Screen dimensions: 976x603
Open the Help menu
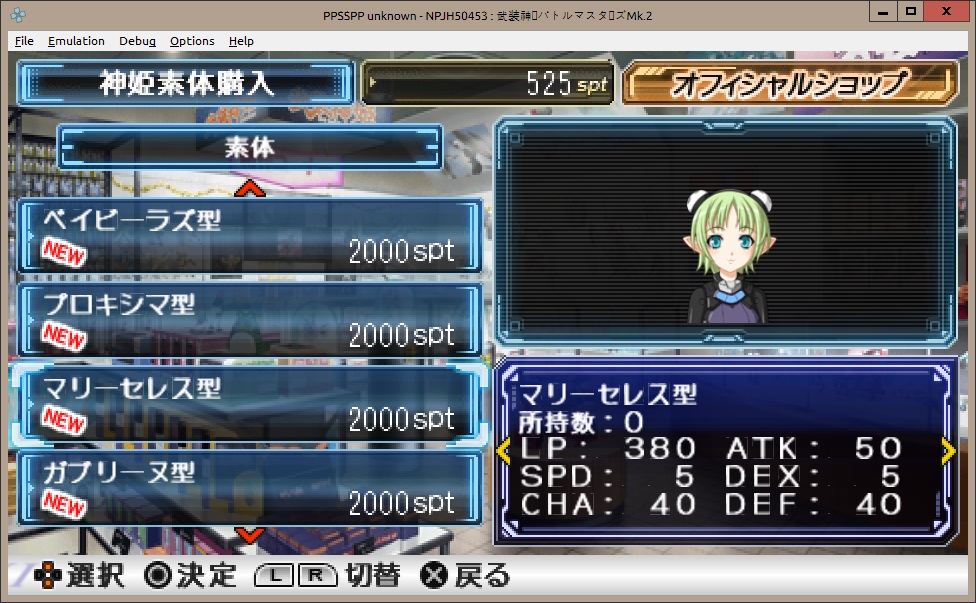241,41
